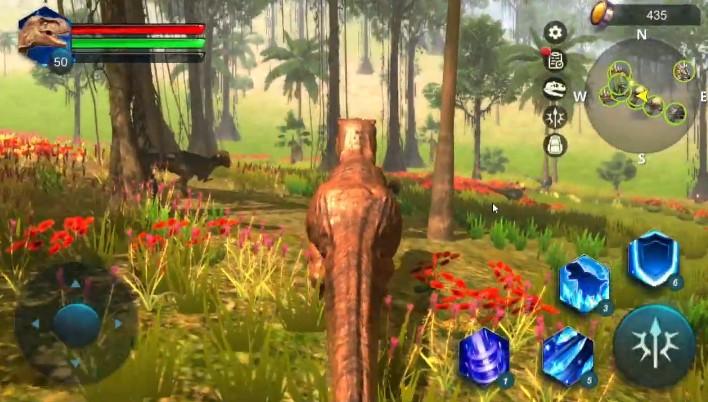Tap the gold coin currency counter
The image size is (708, 402).
coord(644,14)
